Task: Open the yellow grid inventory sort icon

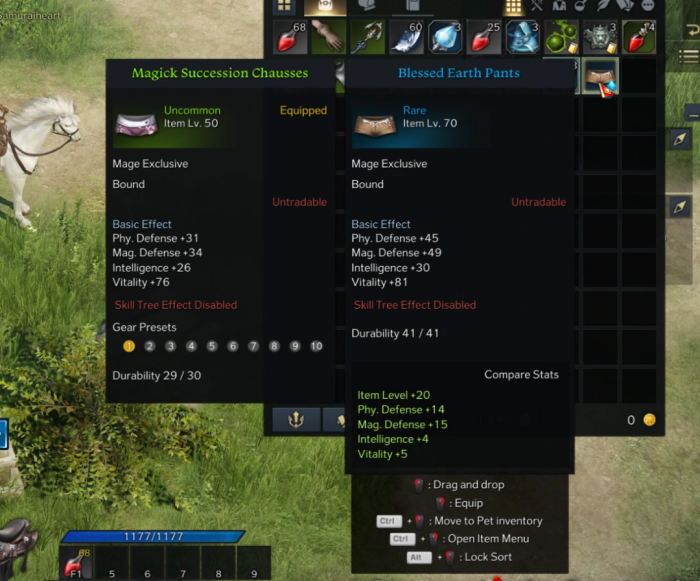Action: [513, 7]
